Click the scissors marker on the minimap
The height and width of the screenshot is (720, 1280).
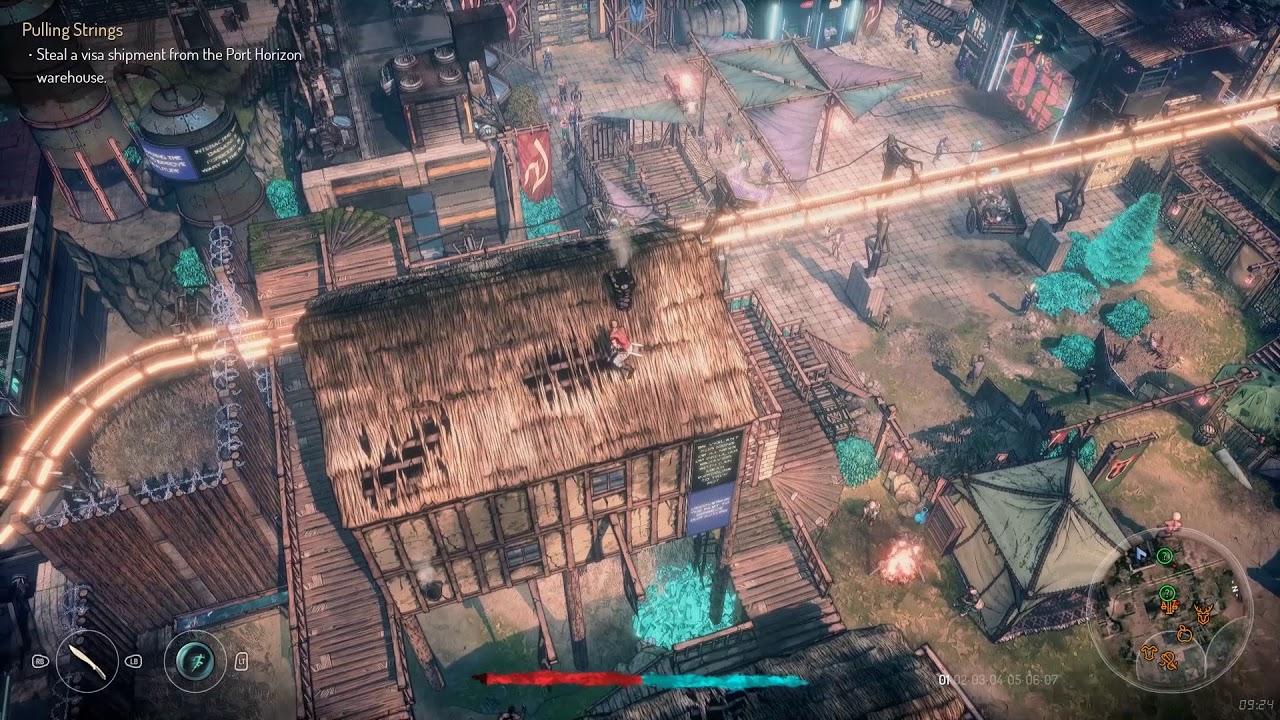coord(1170,662)
